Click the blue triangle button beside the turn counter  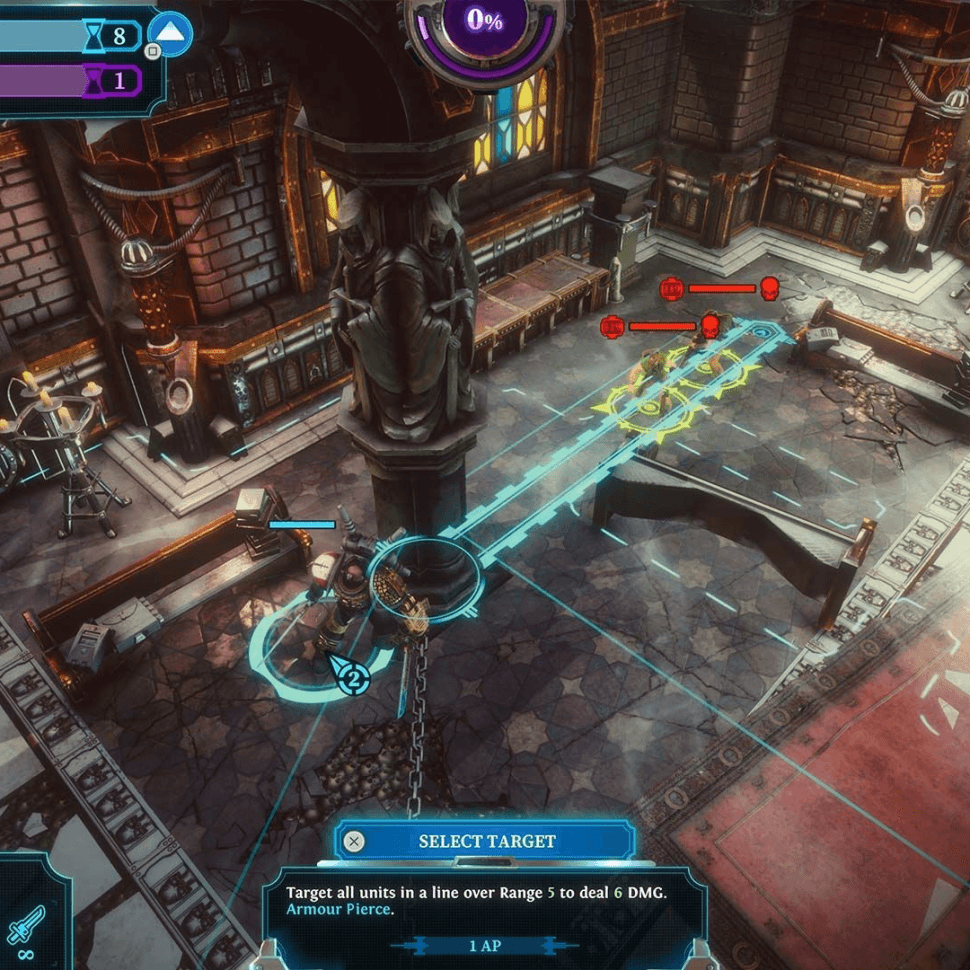(x=174, y=34)
